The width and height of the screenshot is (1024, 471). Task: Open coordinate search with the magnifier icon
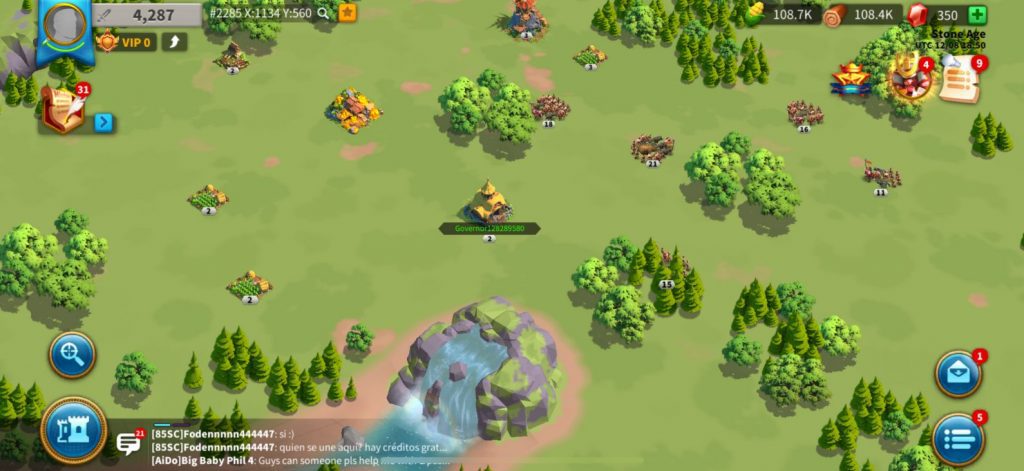pyautogui.click(x=323, y=14)
